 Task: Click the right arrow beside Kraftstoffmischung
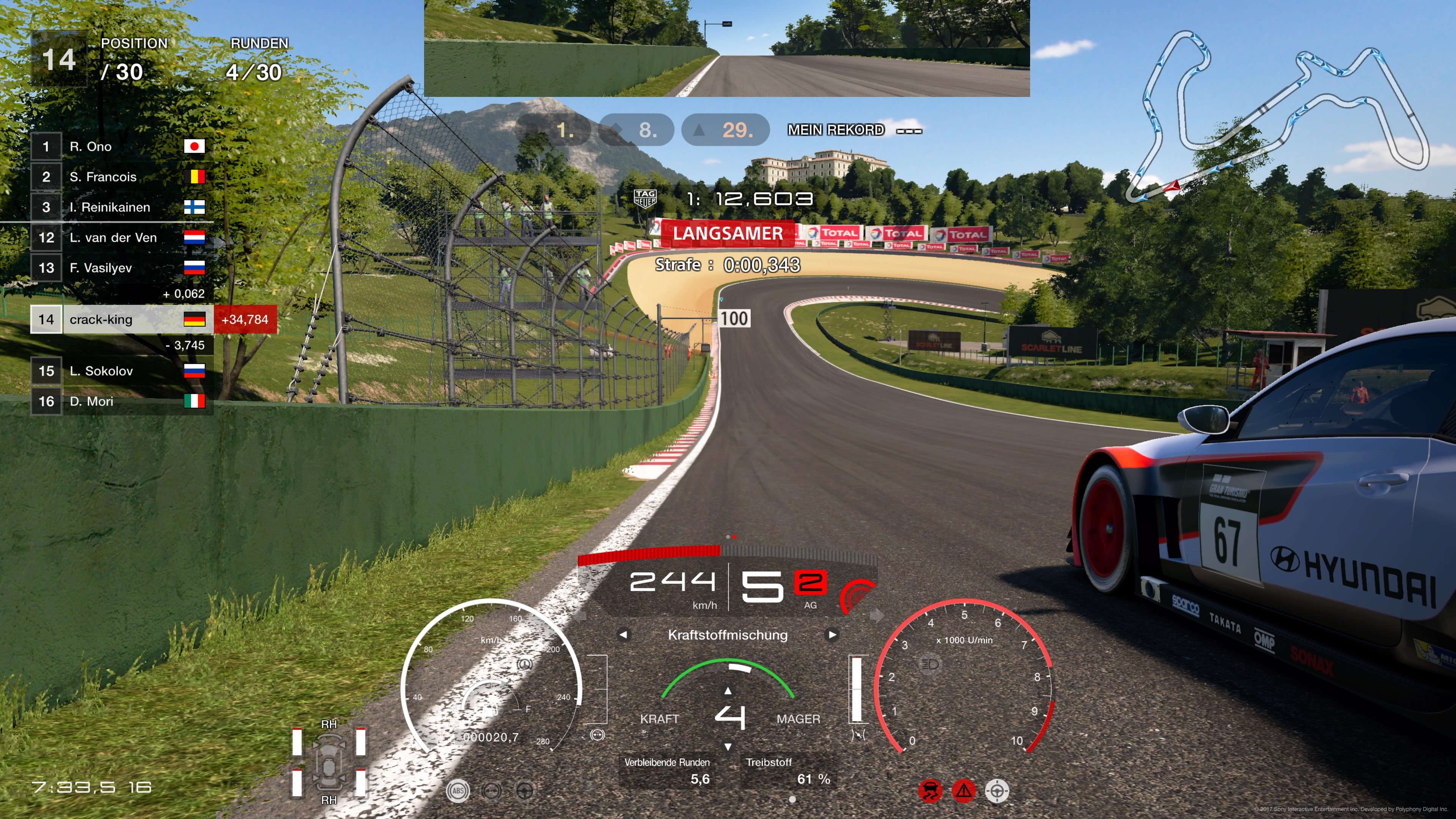coord(832,635)
